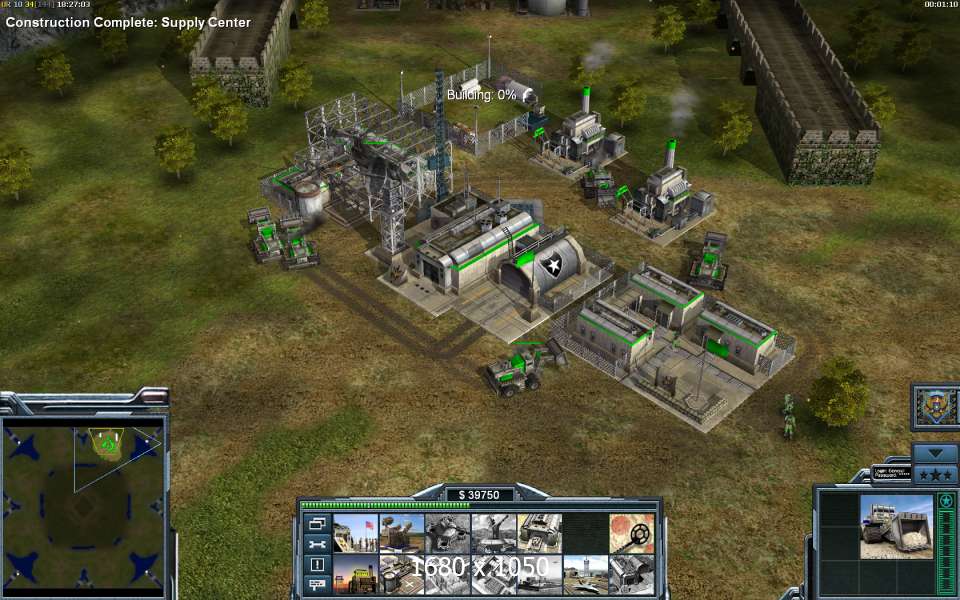This screenshot has height=600, width=960.
Task: Click the down arrow button
Action: [936, 453]
